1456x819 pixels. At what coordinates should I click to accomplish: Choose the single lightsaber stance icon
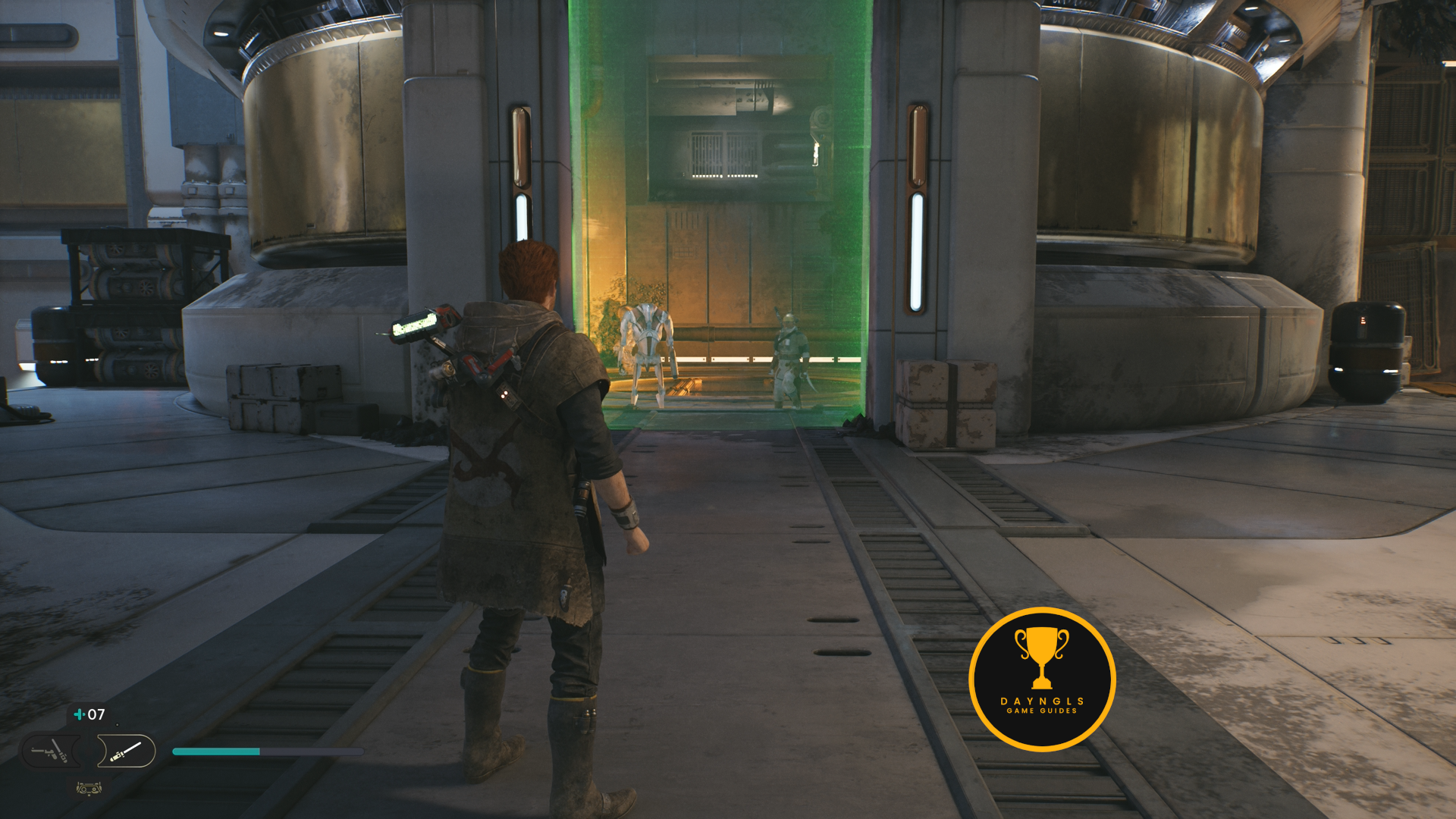point(126,752)
